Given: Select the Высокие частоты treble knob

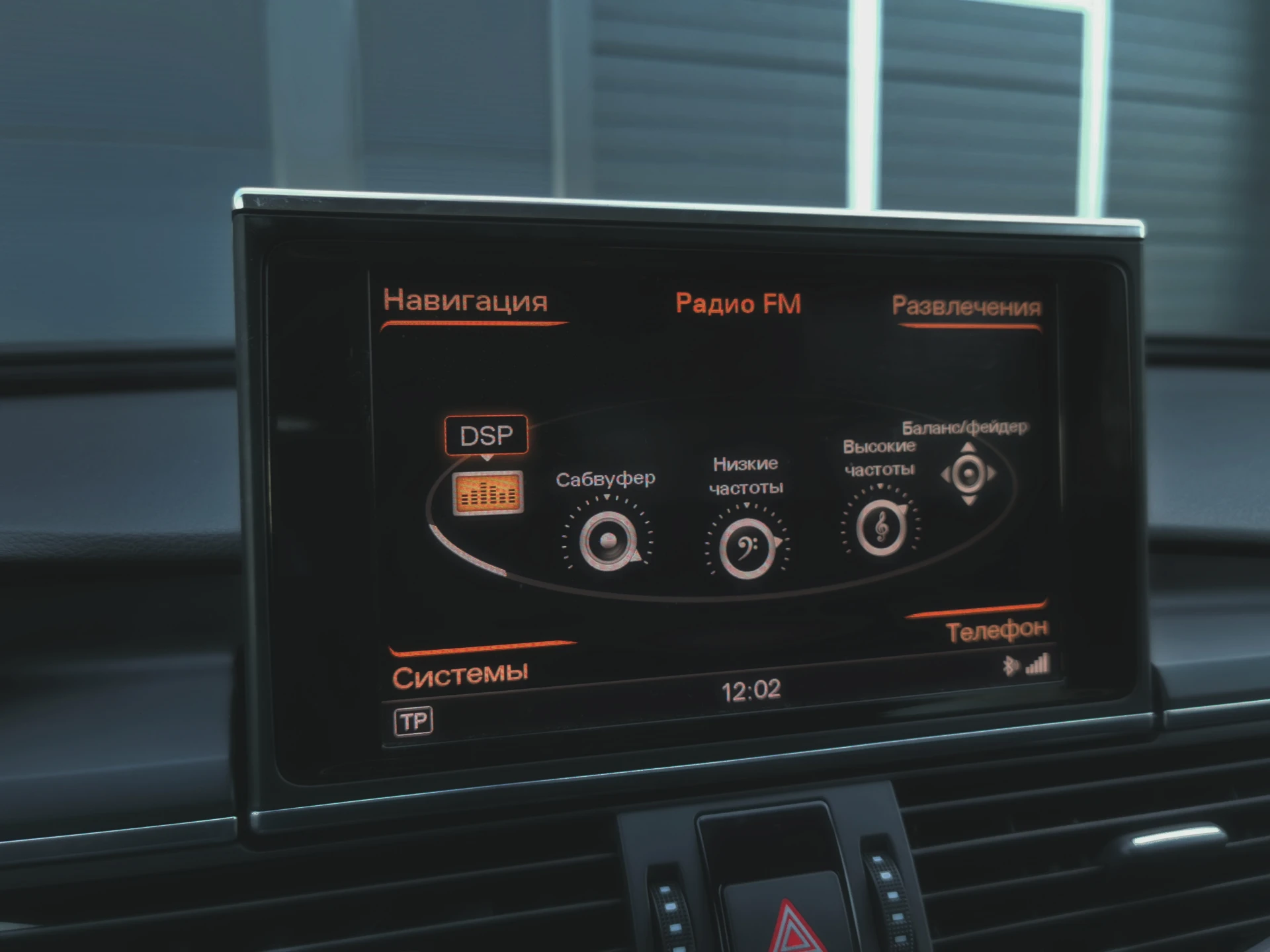Looking at the screenshot, I should (881, 528).
